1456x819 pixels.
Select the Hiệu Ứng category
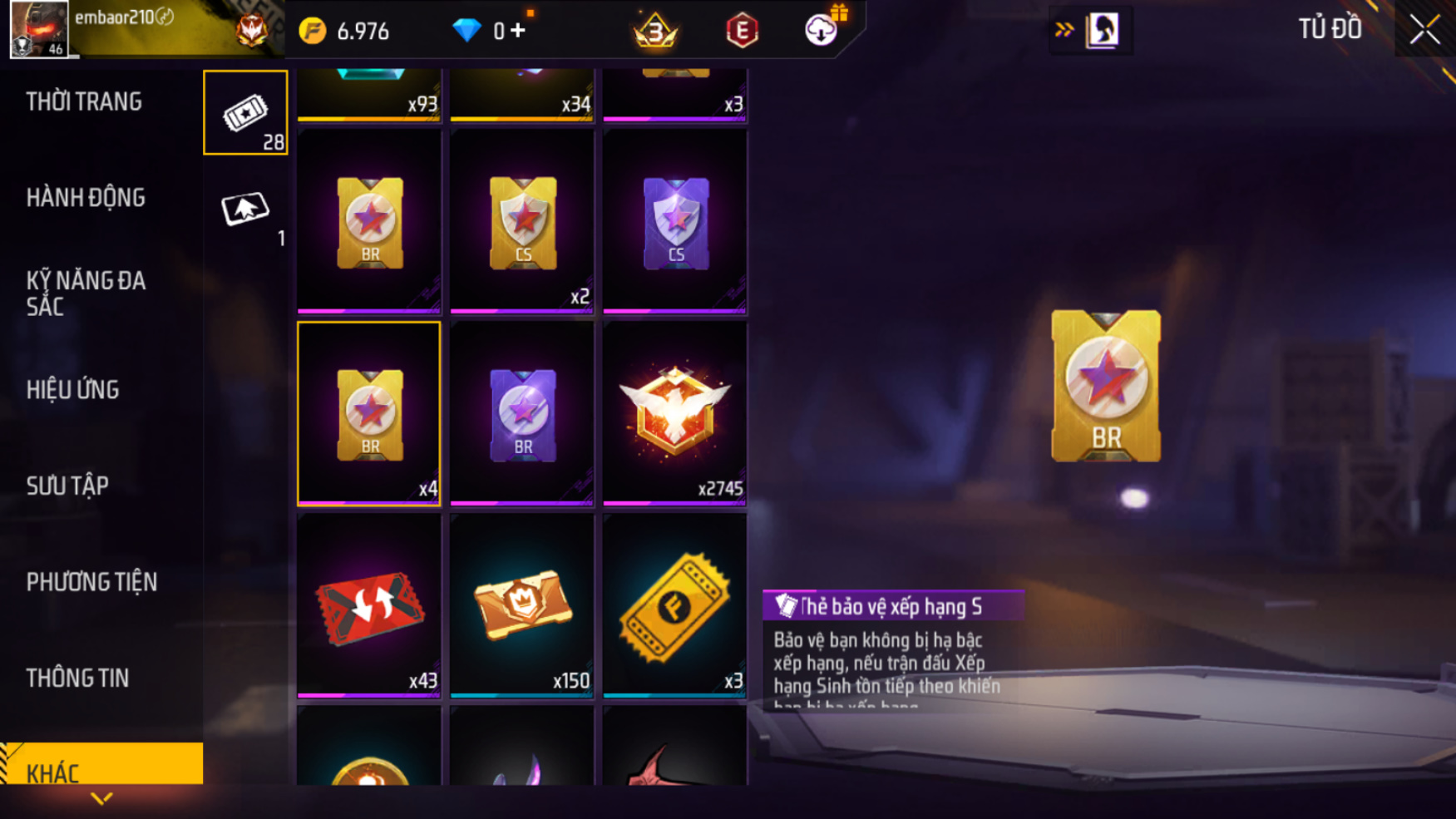73,390
